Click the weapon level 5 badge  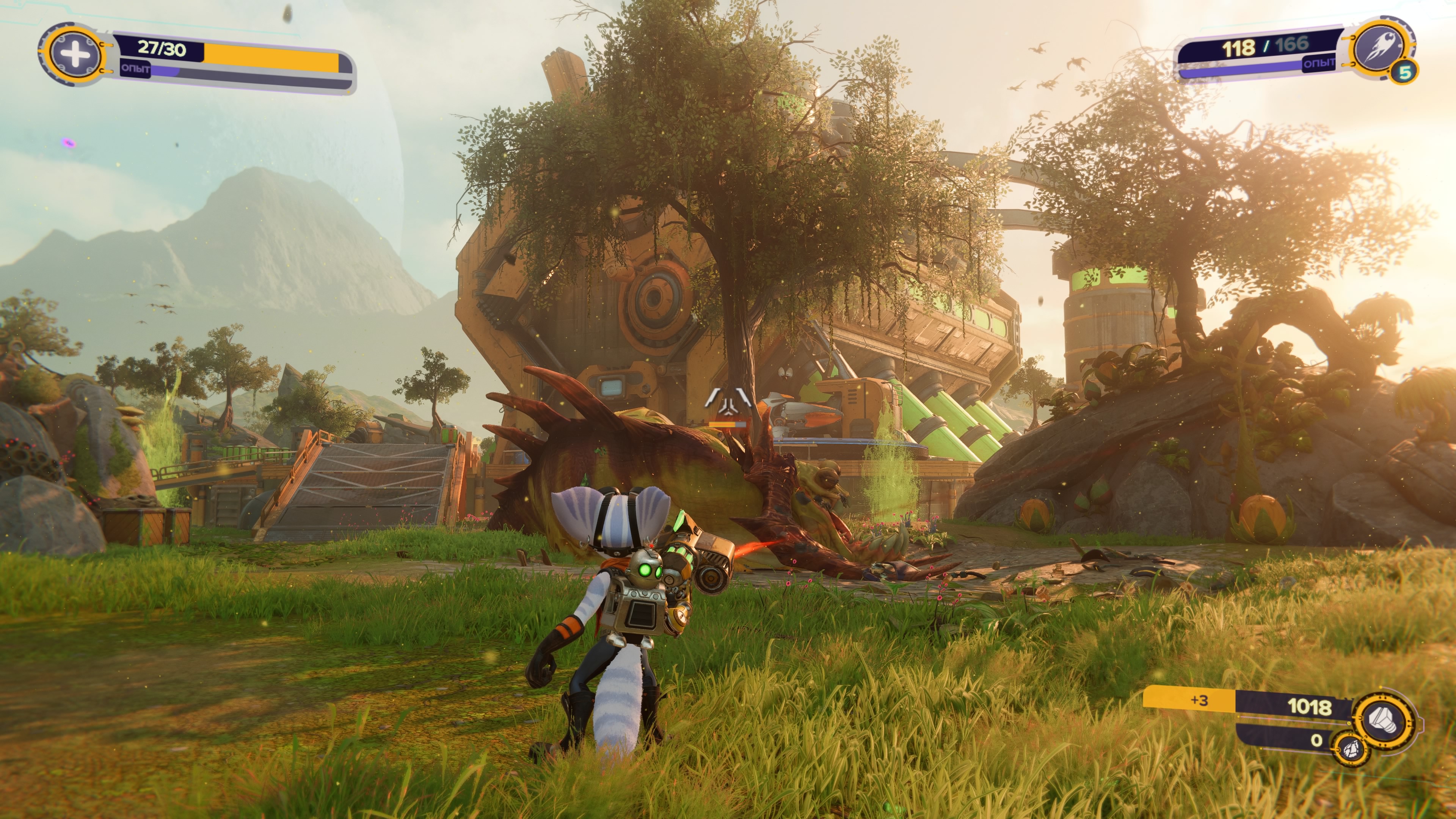[x=1404, y=72]
